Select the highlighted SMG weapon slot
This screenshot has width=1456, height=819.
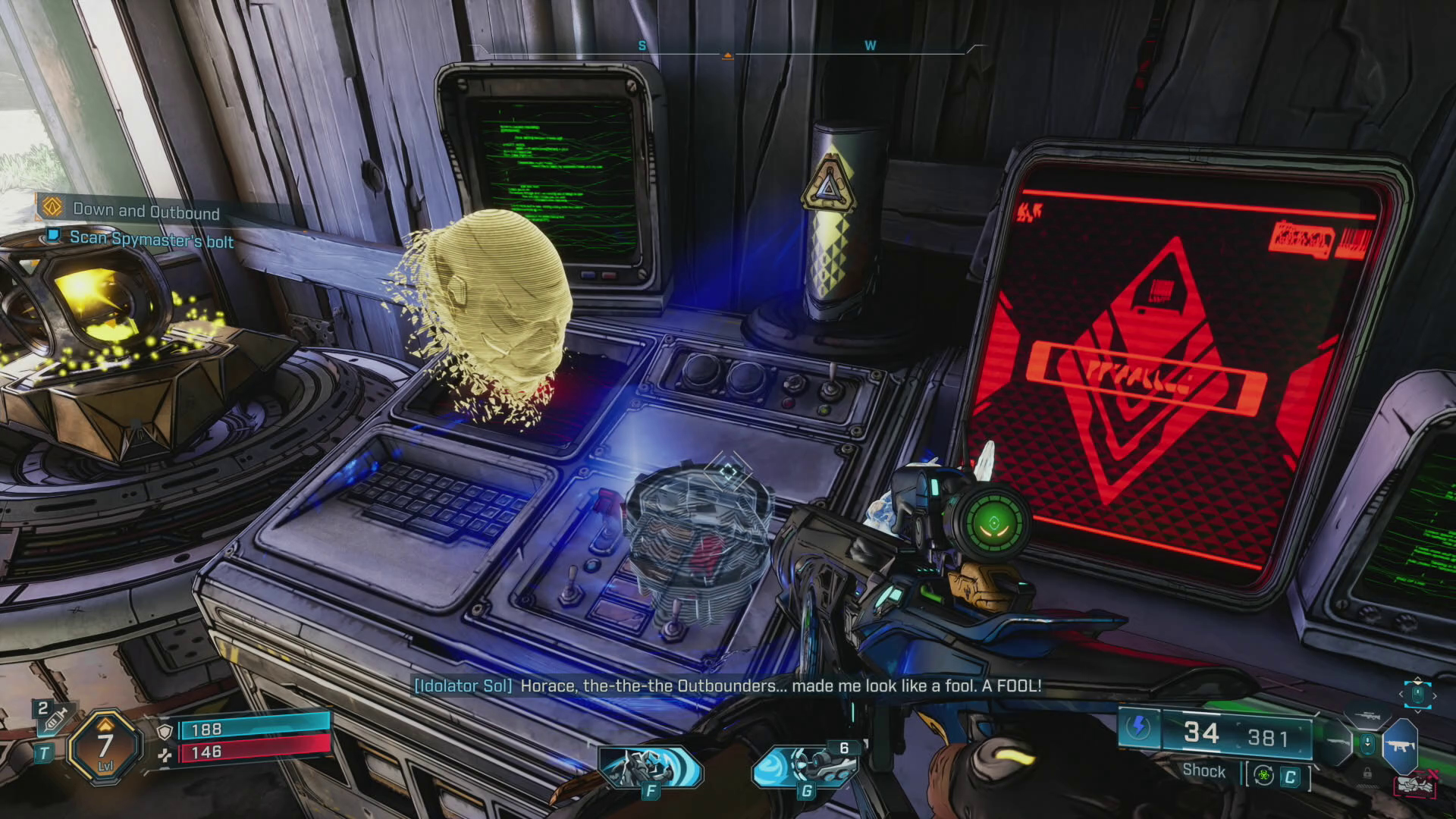(x=1400, y=745)
